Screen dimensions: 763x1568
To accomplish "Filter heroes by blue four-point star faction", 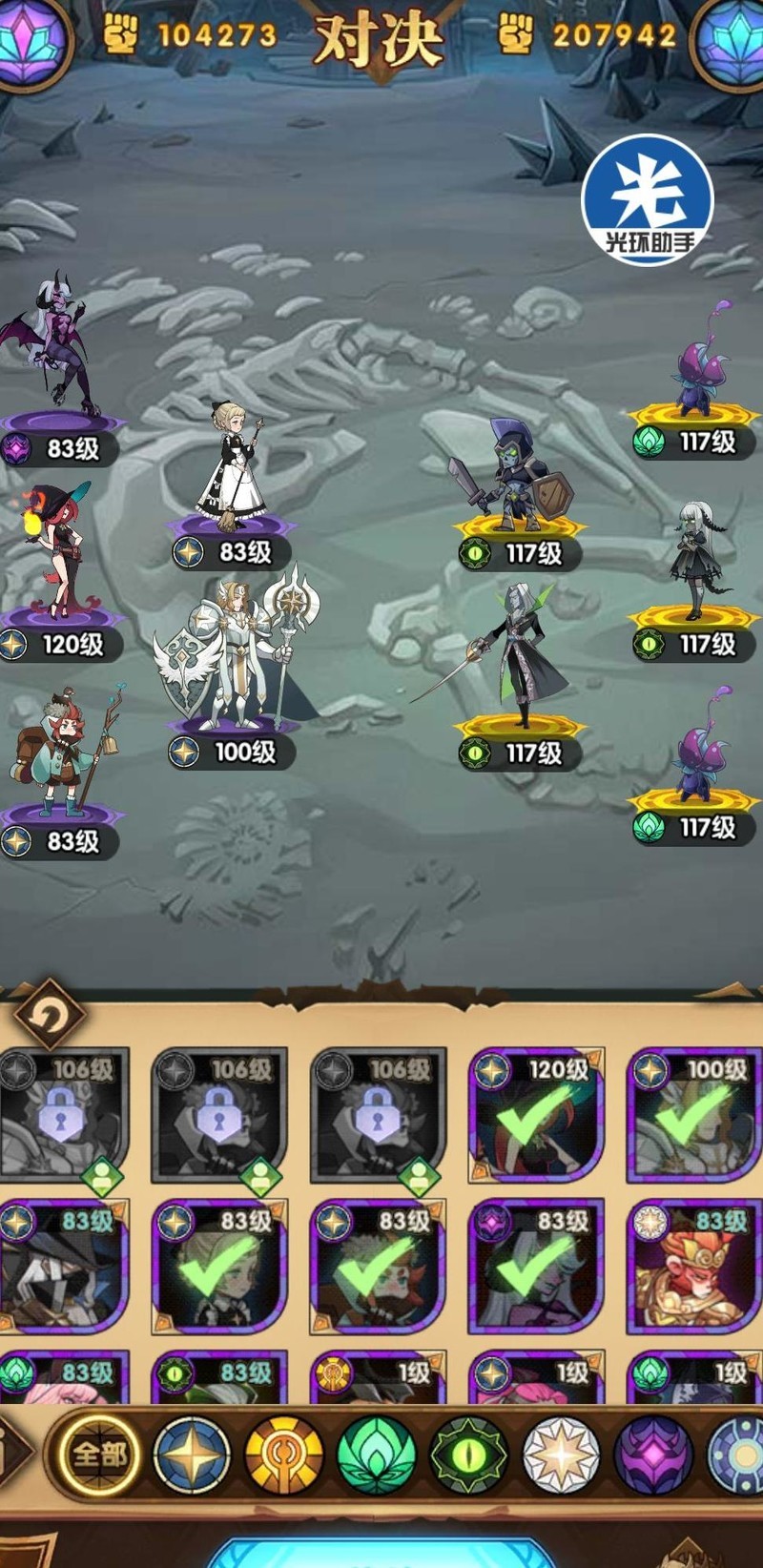I will click(x=192, y=1455).
